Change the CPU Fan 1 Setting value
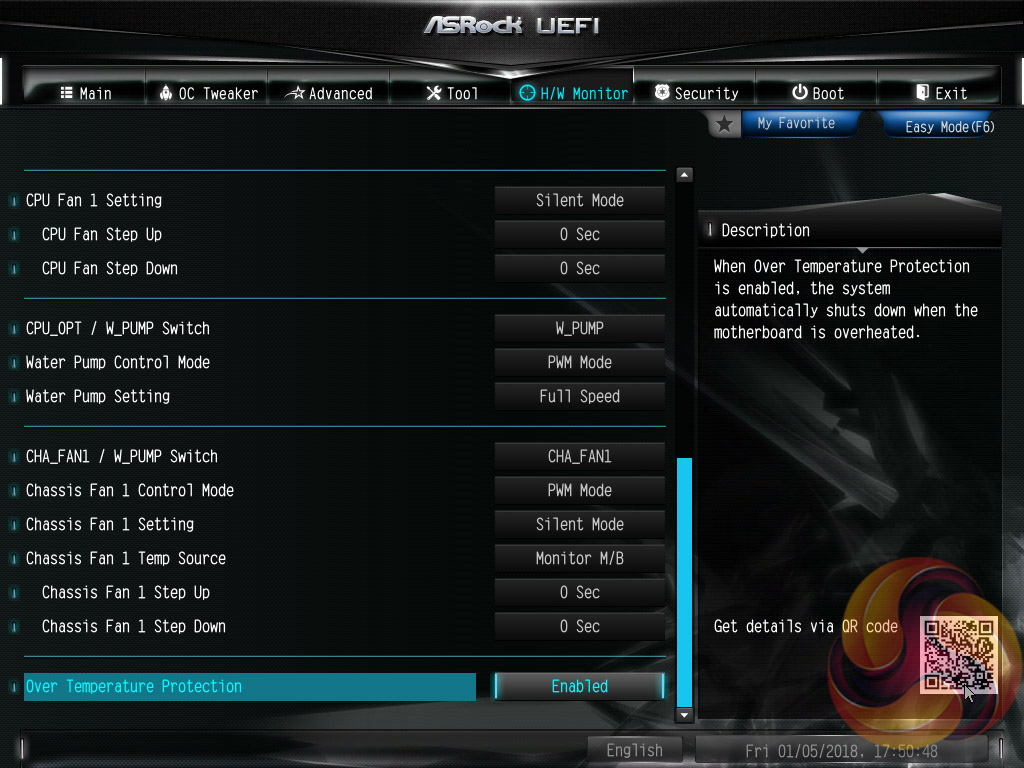Viewport: 1024px width, 768px height. (x=580, y=200)
